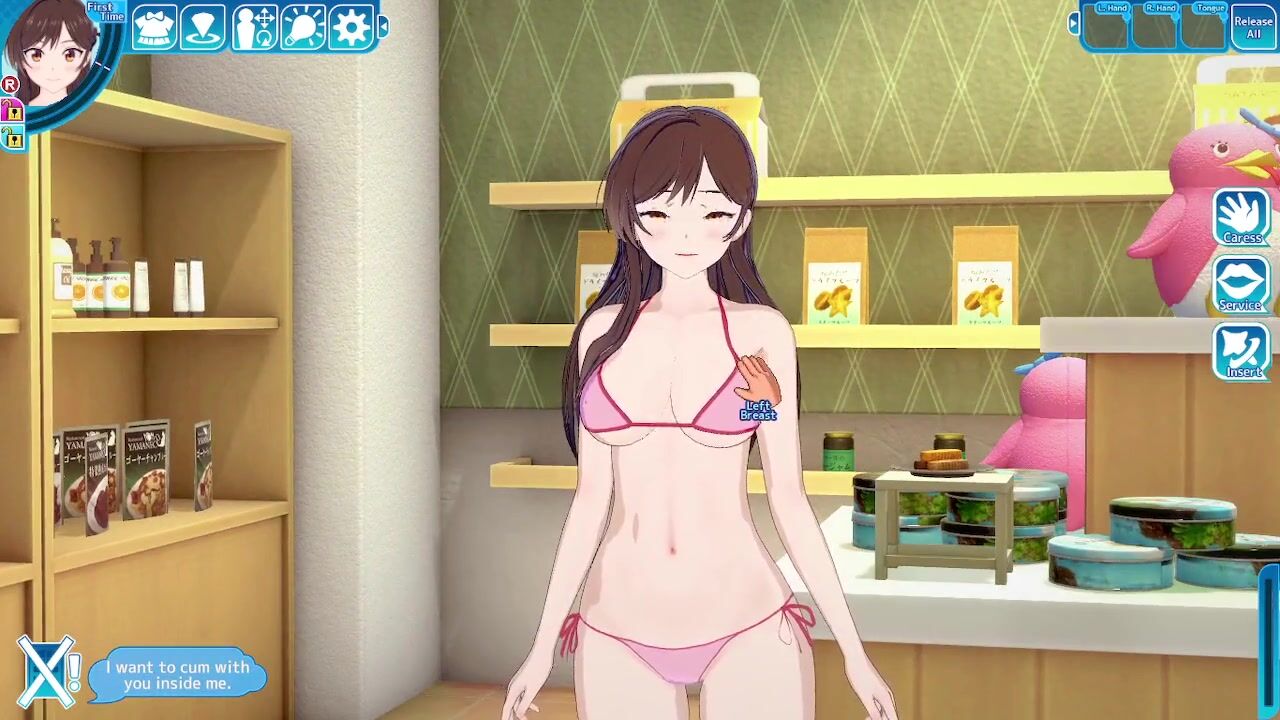Image resolution: width=1280 pixels, height=720 pixels.
Task: Toggle the upper yellow lock icon
Action: click(x=12, y=112)
